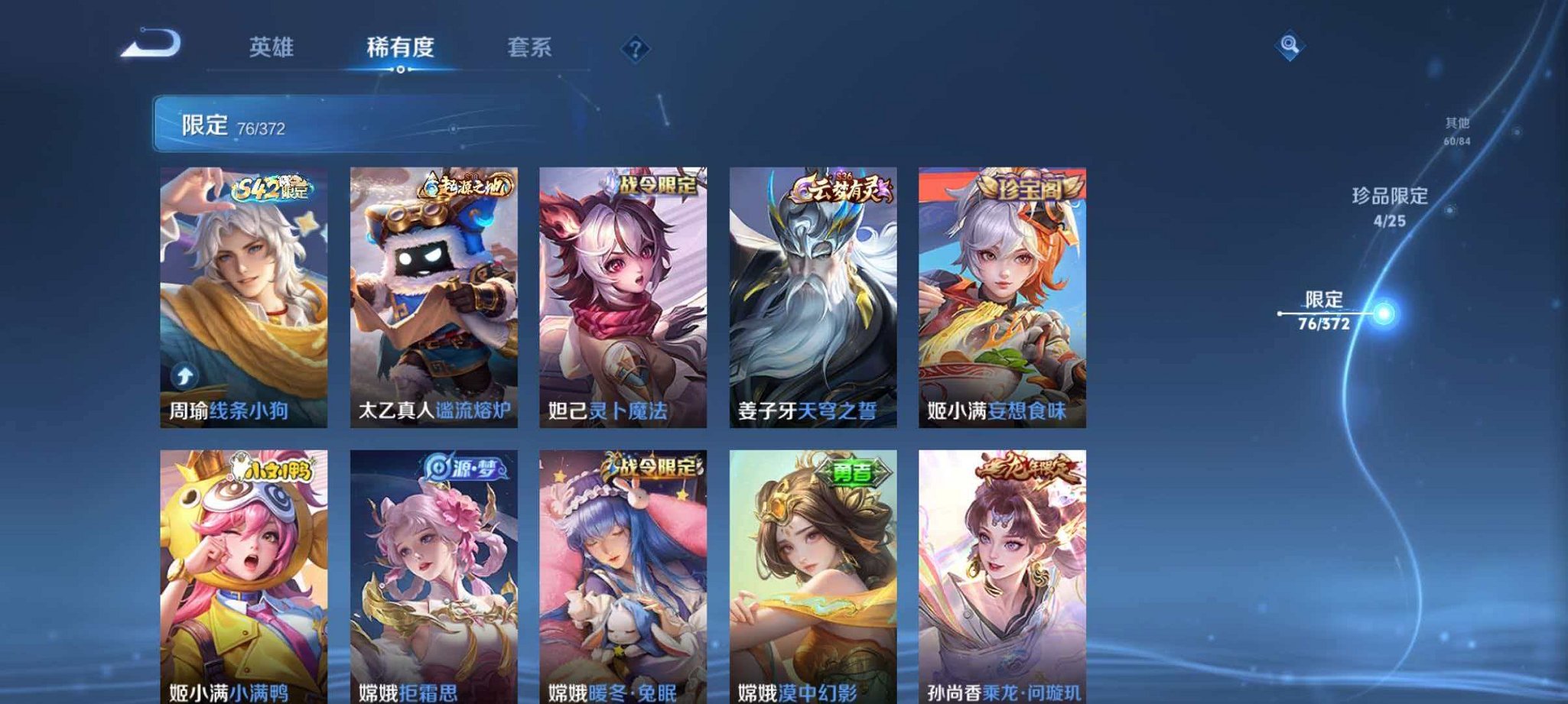The height and width of the screenshot is (704, 1568).
Task: Open the search magnifier icon at top right
Action: pyautogui.click(x=1291, y=46)
